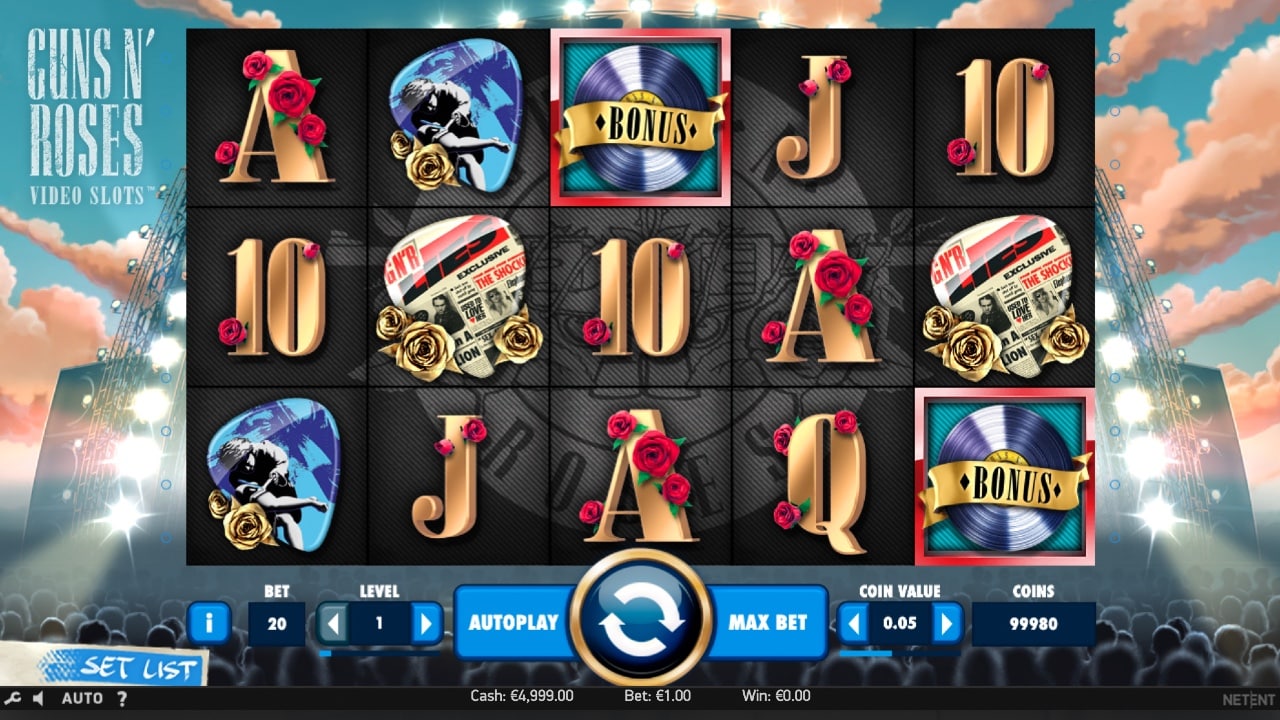This screenshot has width=1280, height=720.
Task: Open game settings via the wrench icon
Action: click(x=10, y=698)
